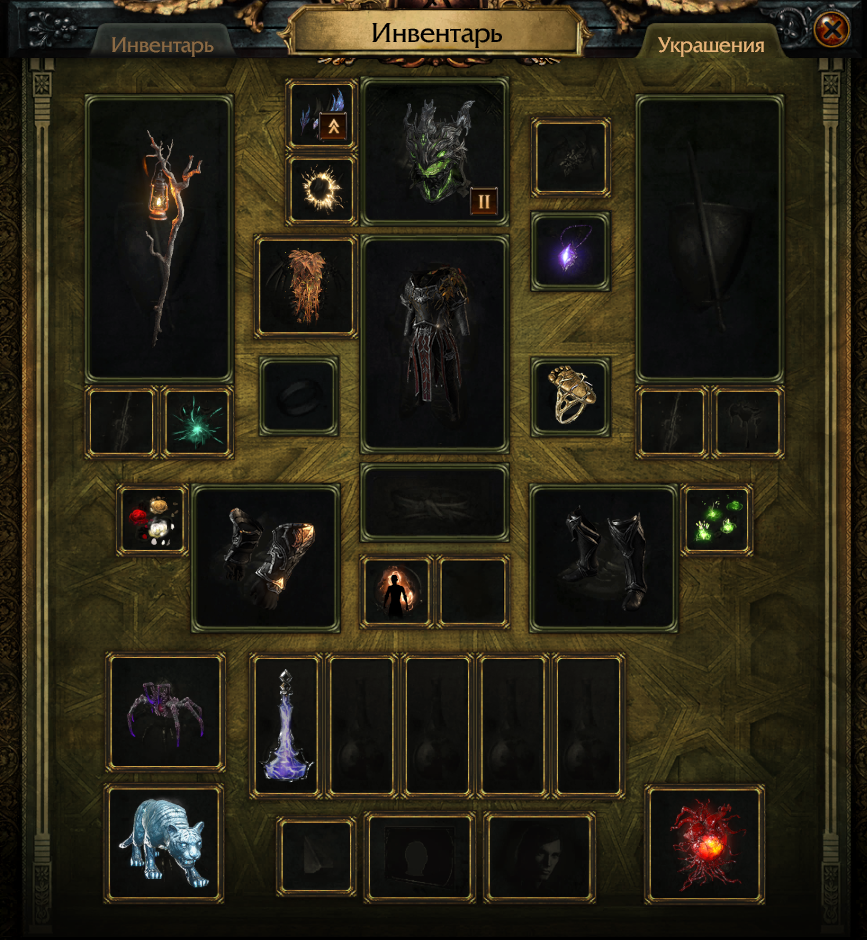Select the black boots slot
The height and width of the screenshot is (940, 867).
click(x=603, y=557)
